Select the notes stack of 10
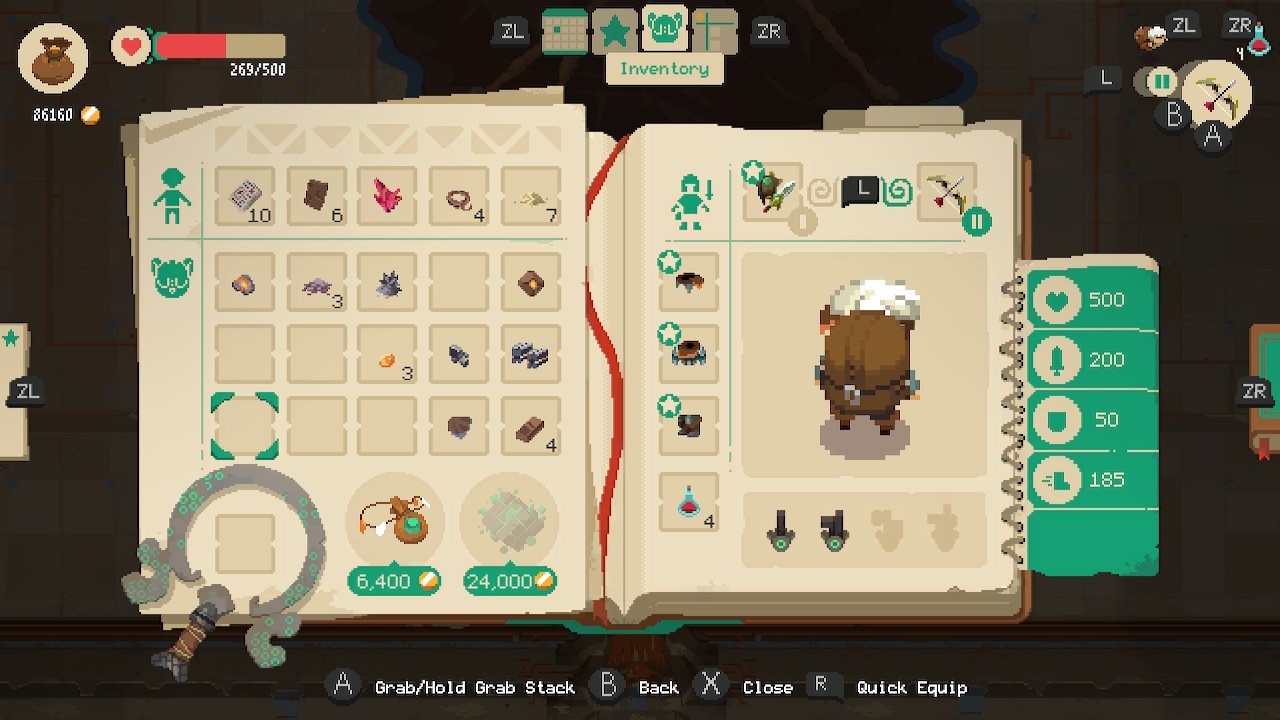 [x=245, y=196]
